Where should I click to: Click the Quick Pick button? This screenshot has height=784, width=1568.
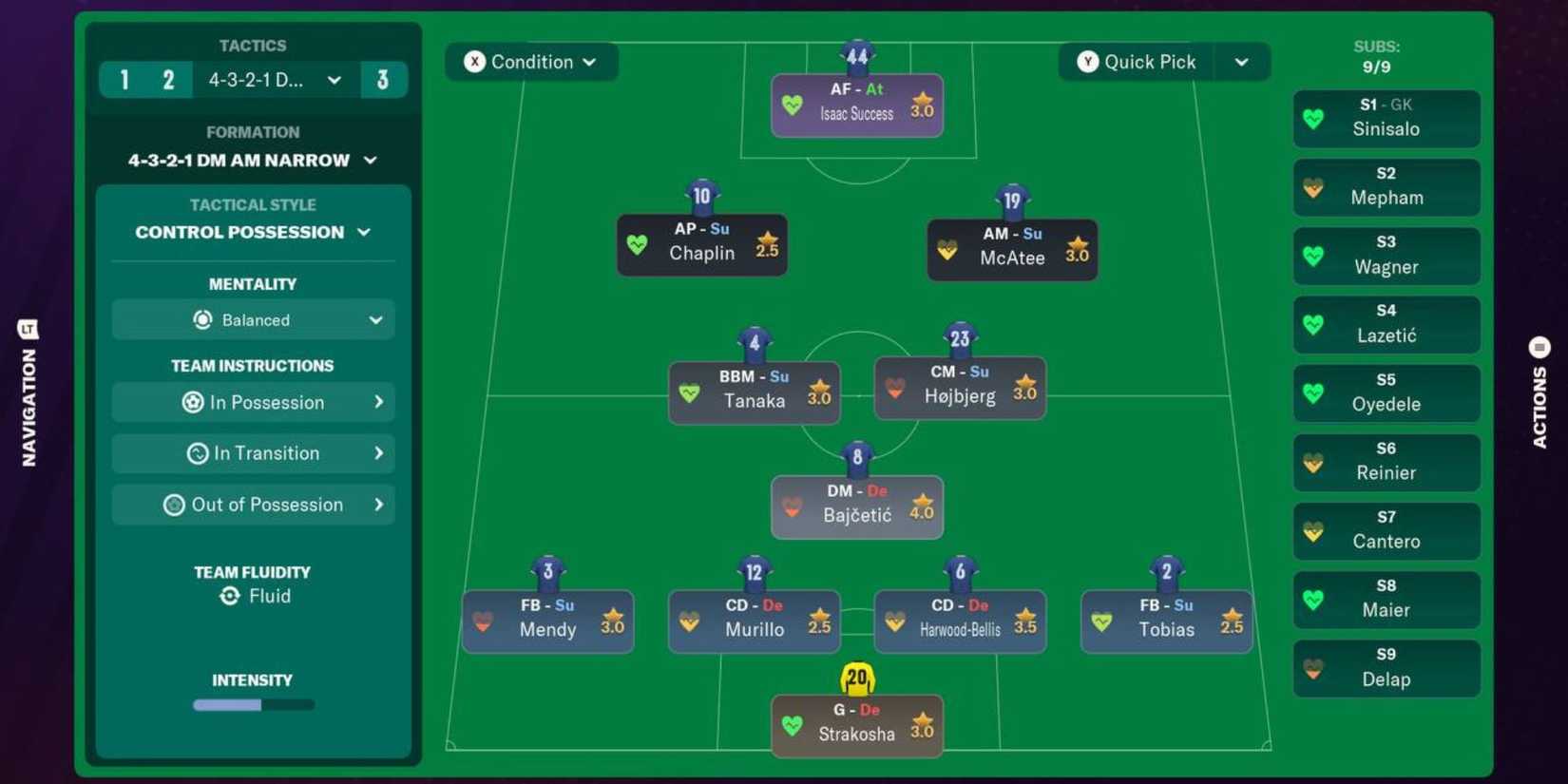coord(1137,62)
